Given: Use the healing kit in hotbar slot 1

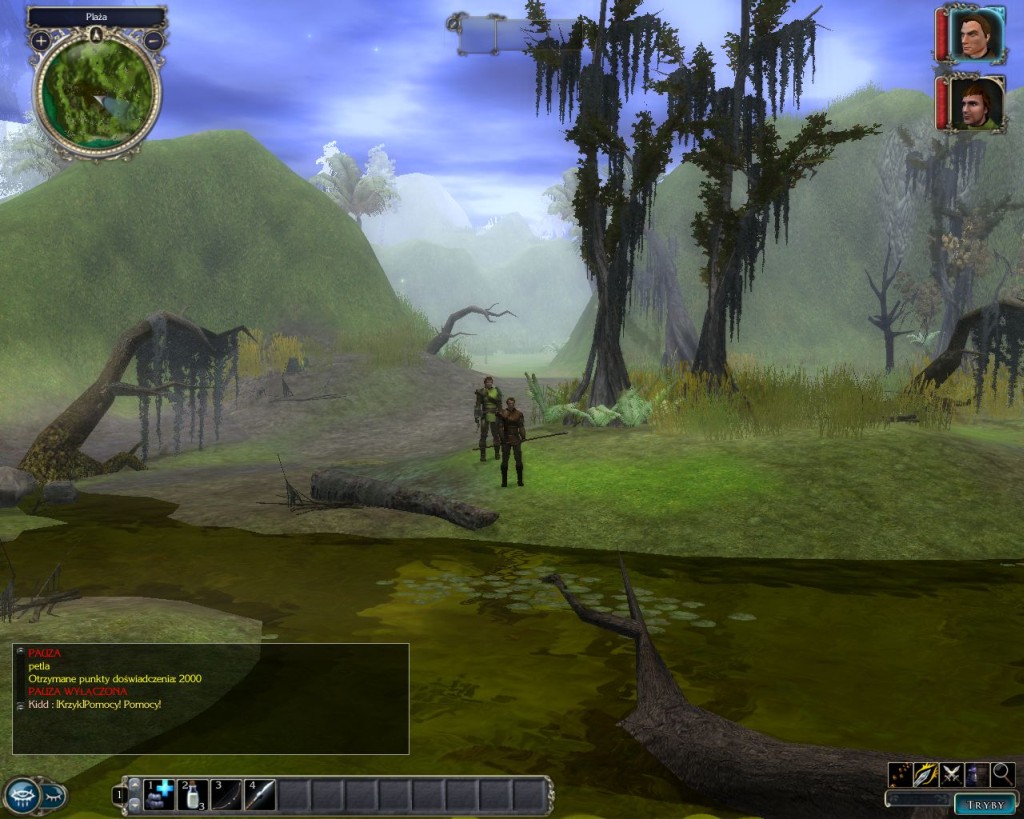Looking at the screenshot, I should point(159,795).
